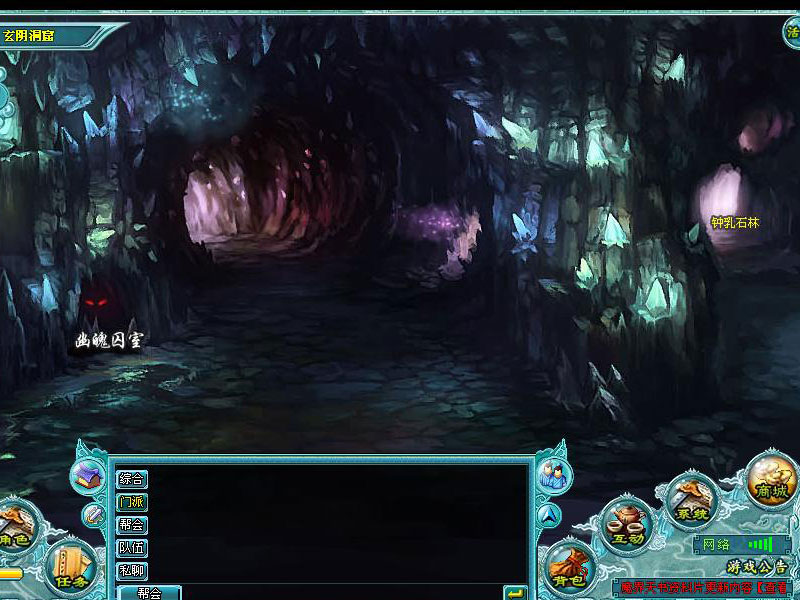Click the small sword icon beside chat
This screenshot has height=600, width=800.
pos(94,516)
